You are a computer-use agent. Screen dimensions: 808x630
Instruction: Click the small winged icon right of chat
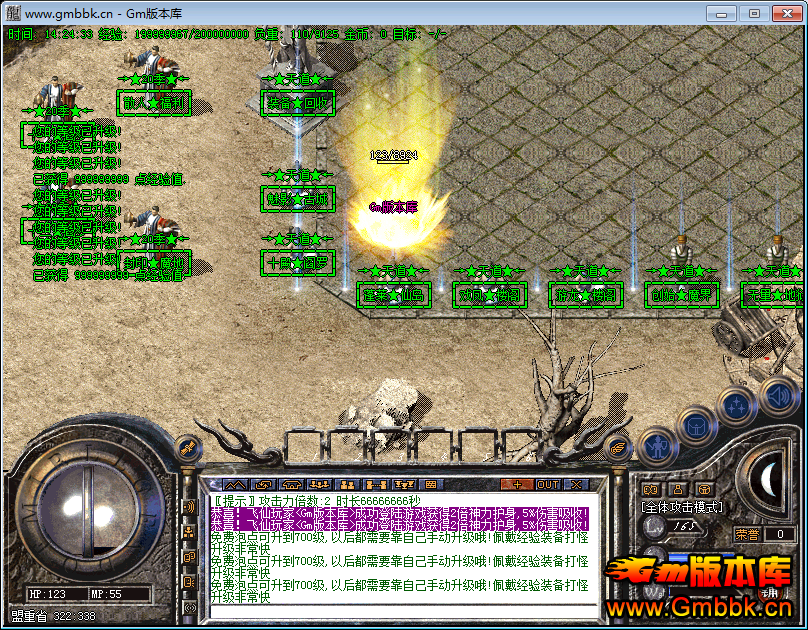tap(617, 449)
